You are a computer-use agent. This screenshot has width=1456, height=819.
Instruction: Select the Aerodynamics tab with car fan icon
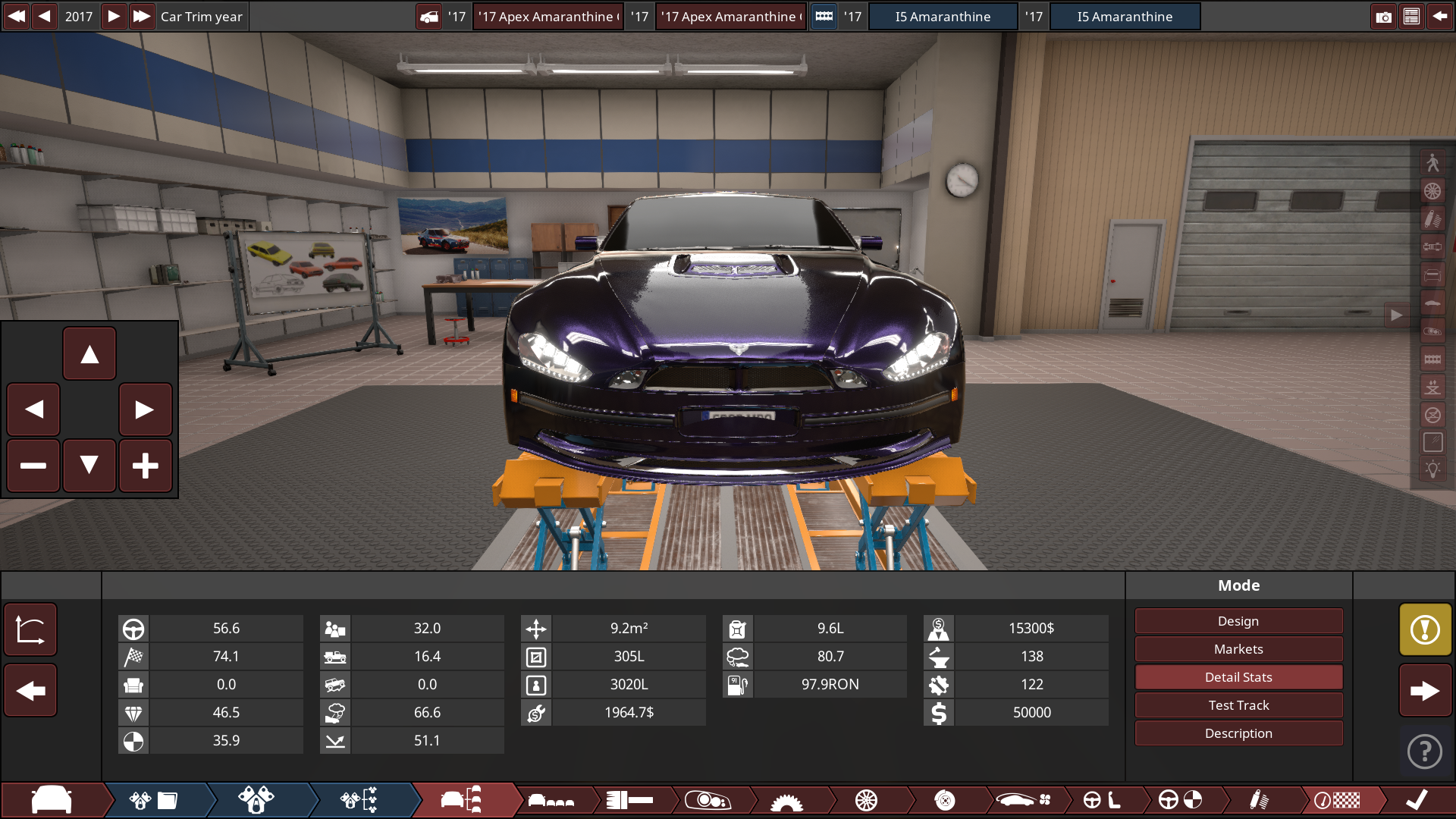point(1022,800)
